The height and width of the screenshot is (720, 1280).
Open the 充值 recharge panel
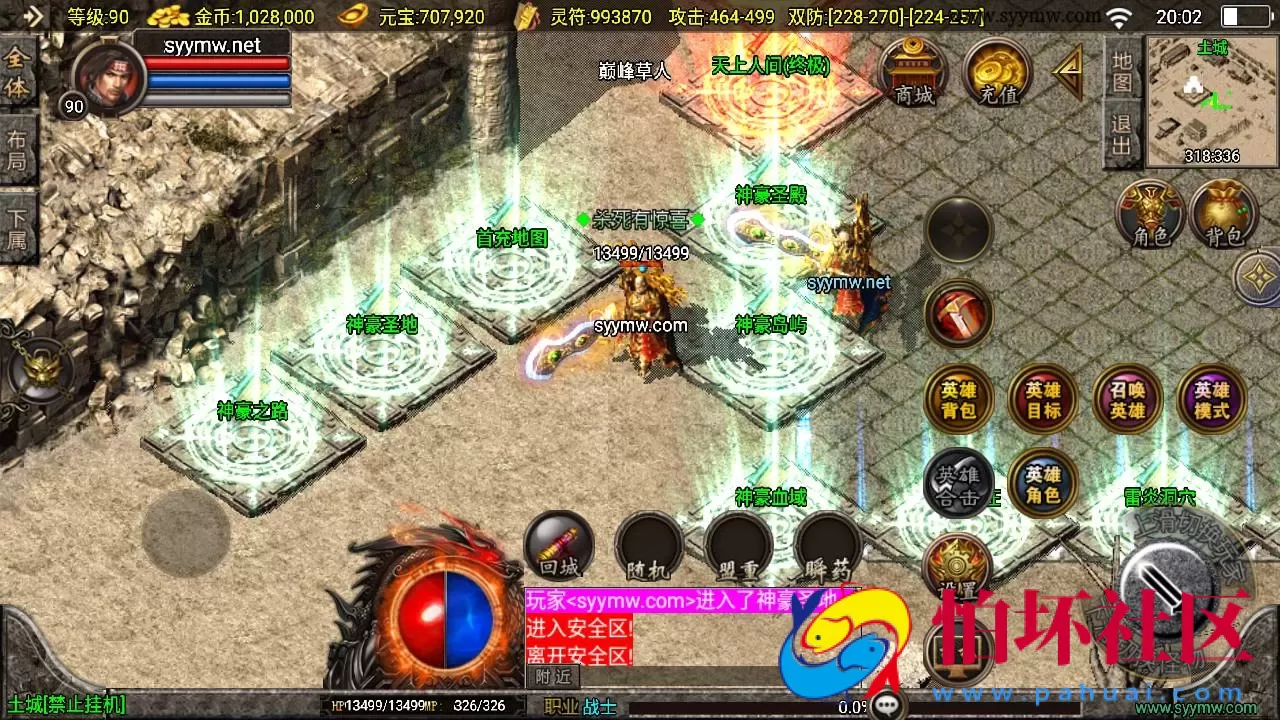coord(996,72)
